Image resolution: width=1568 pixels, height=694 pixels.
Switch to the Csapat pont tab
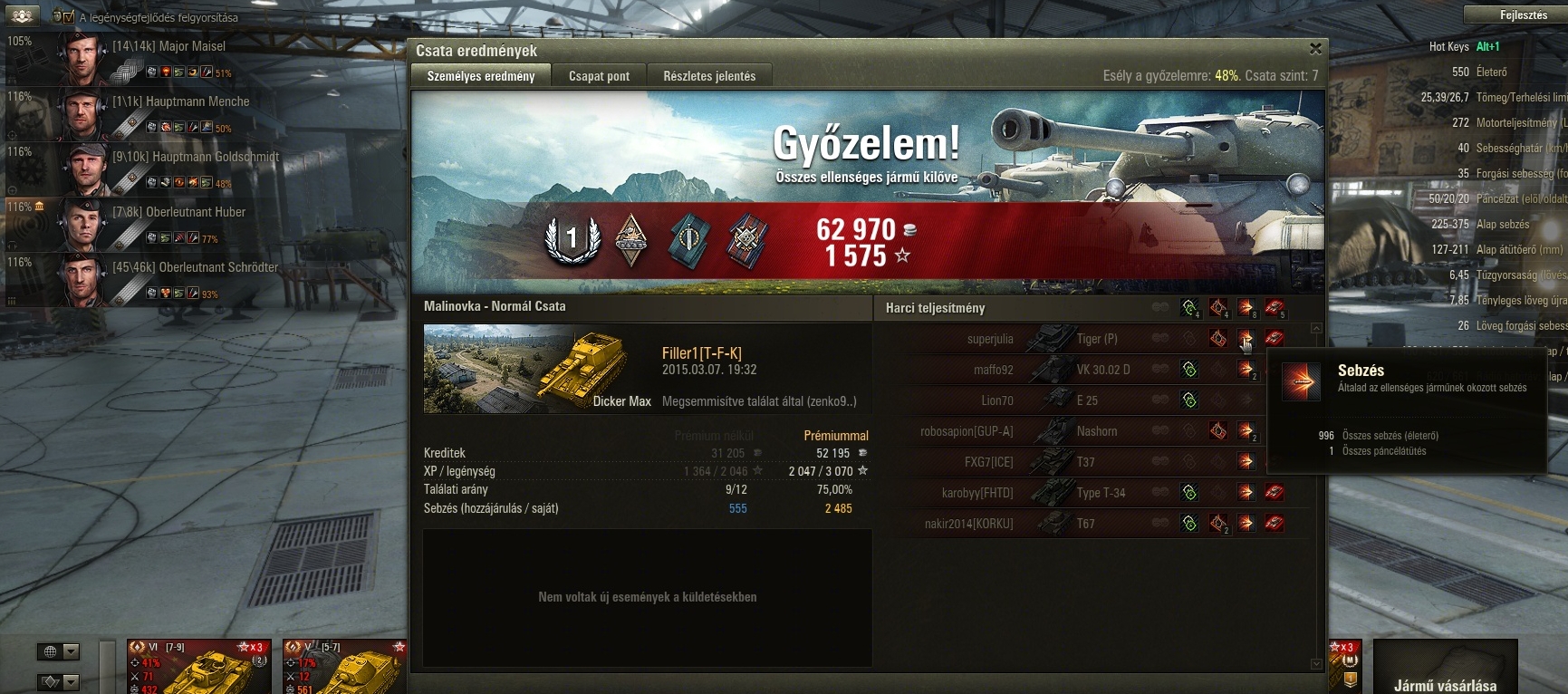[599, 76]
